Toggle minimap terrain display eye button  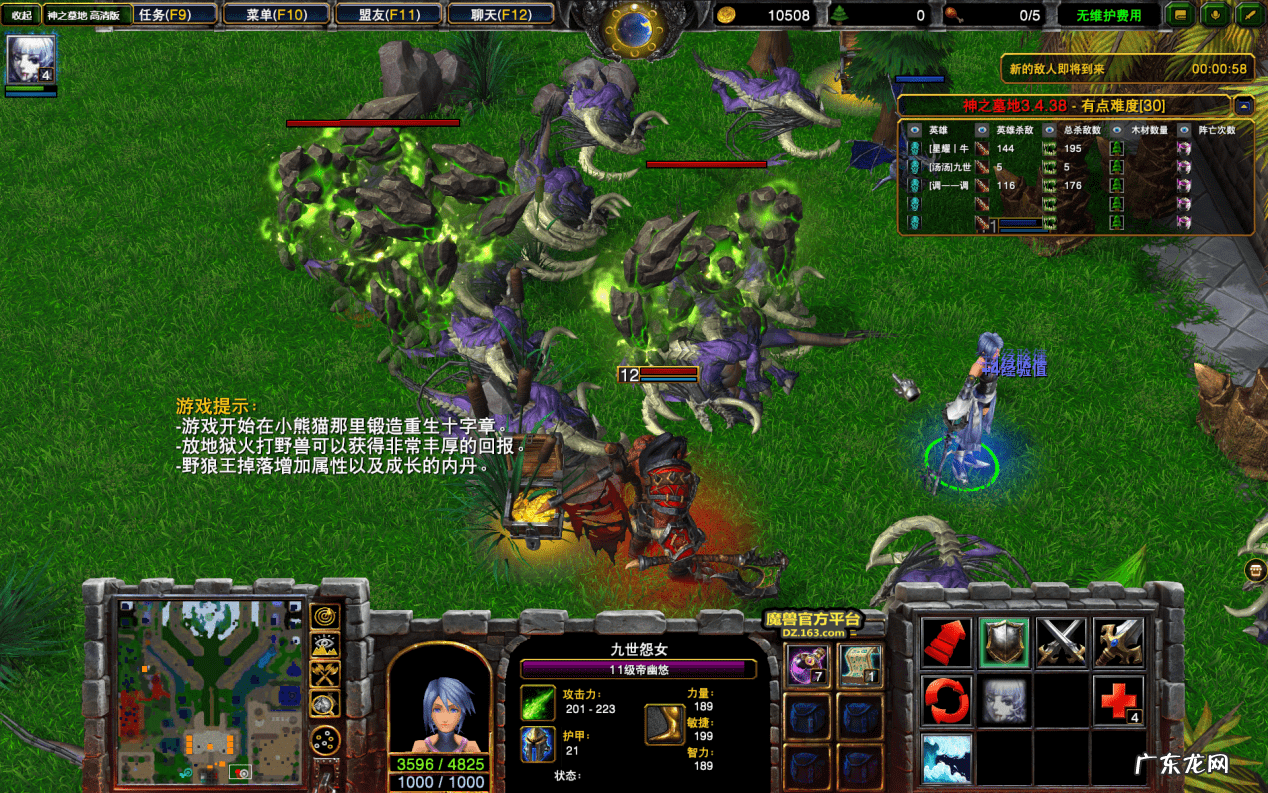[x=325, y=645]
